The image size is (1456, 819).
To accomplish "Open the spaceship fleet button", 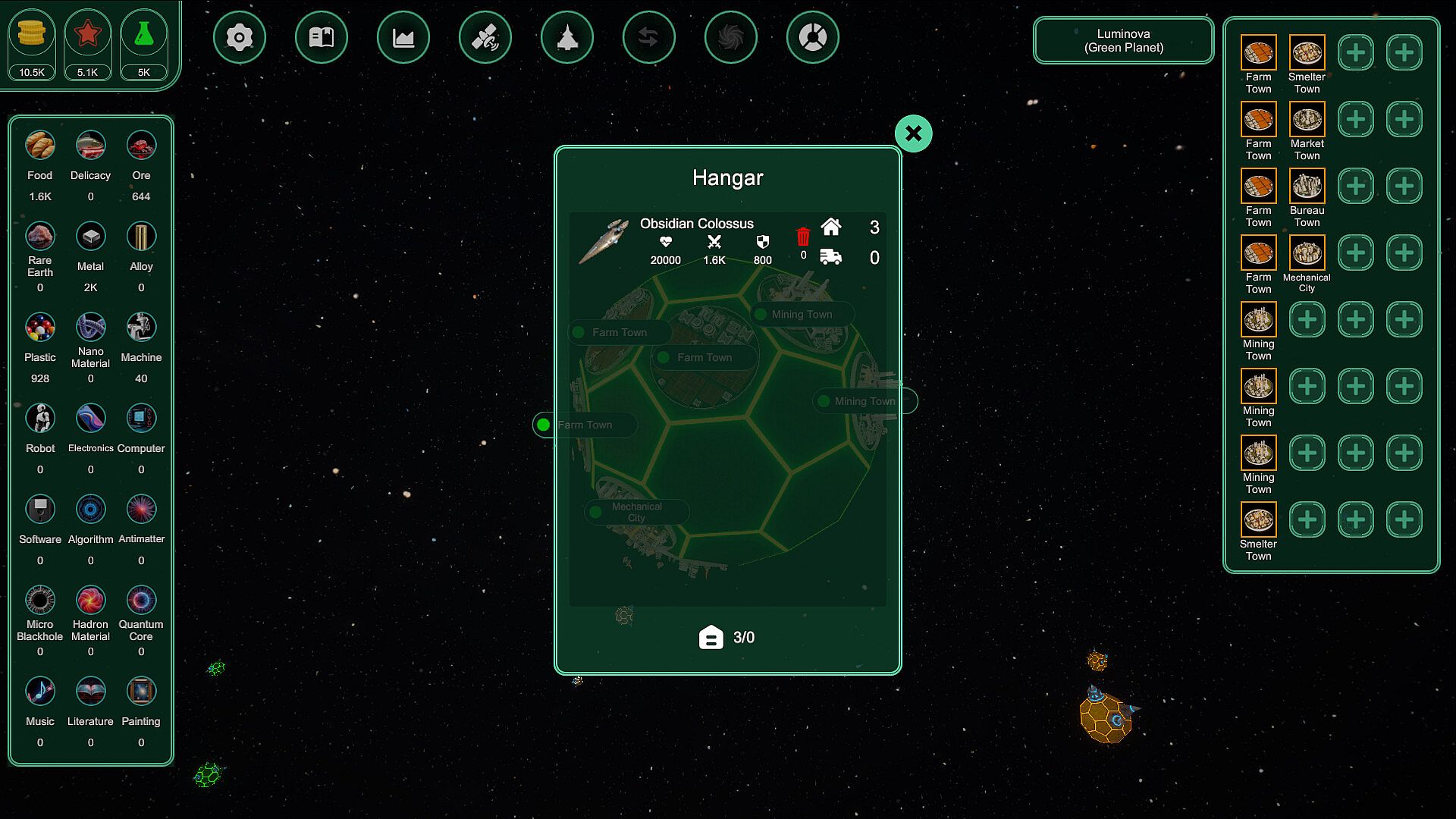I will tap(567, 37).
